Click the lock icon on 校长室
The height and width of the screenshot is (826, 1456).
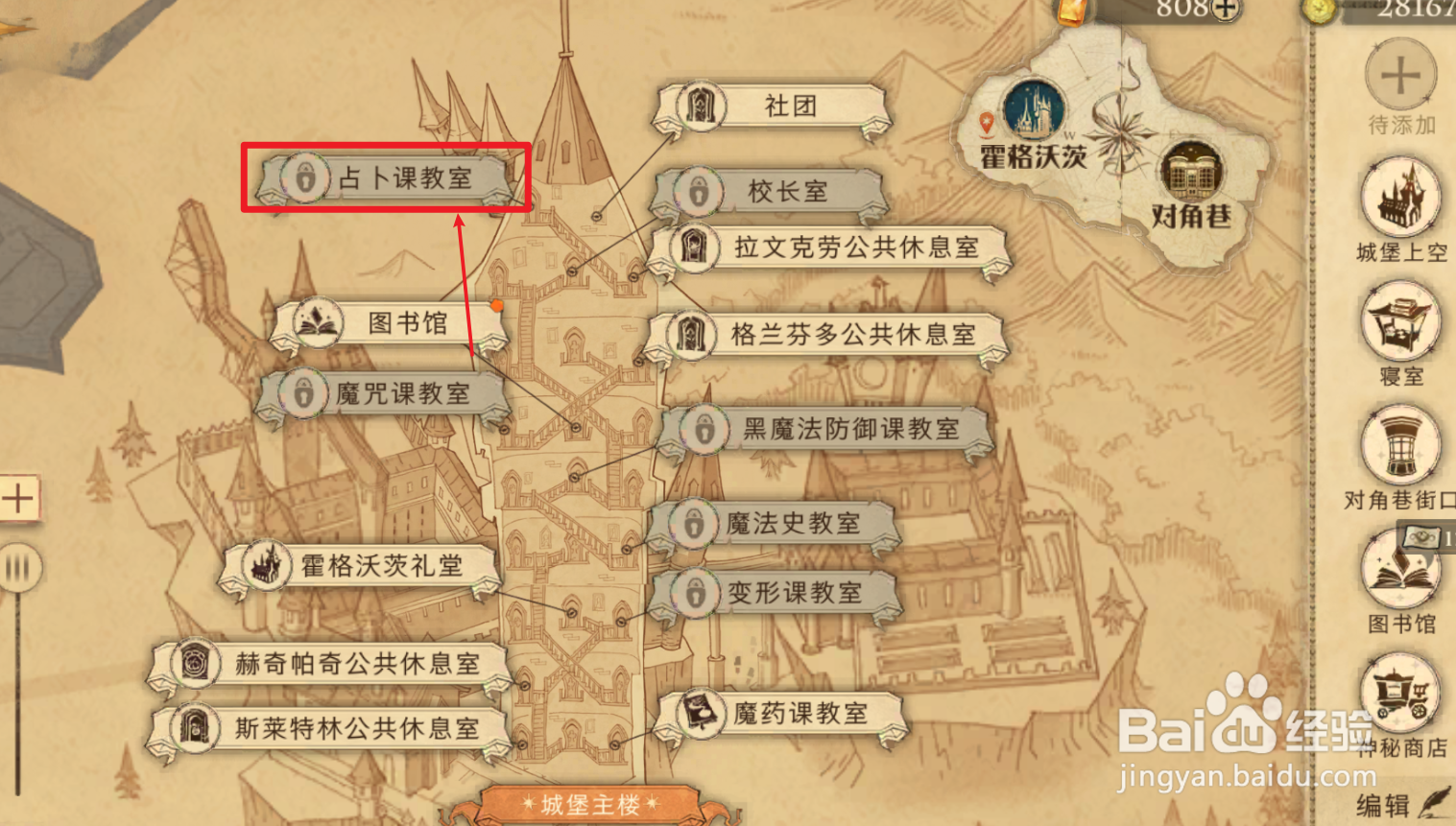click(x=701, y=191)
